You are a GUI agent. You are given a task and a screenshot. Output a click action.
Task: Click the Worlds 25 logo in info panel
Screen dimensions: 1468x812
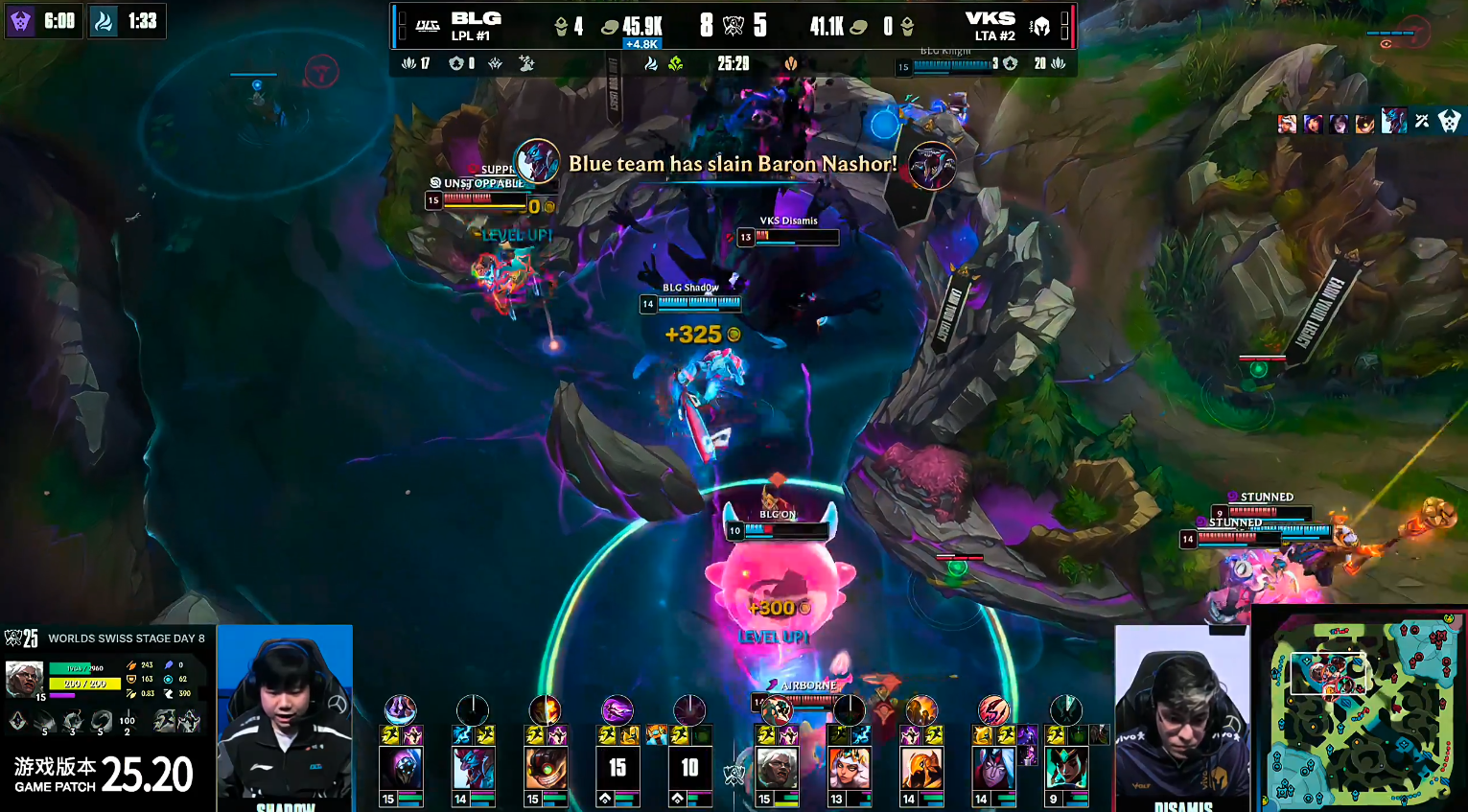tap(21, 638)
